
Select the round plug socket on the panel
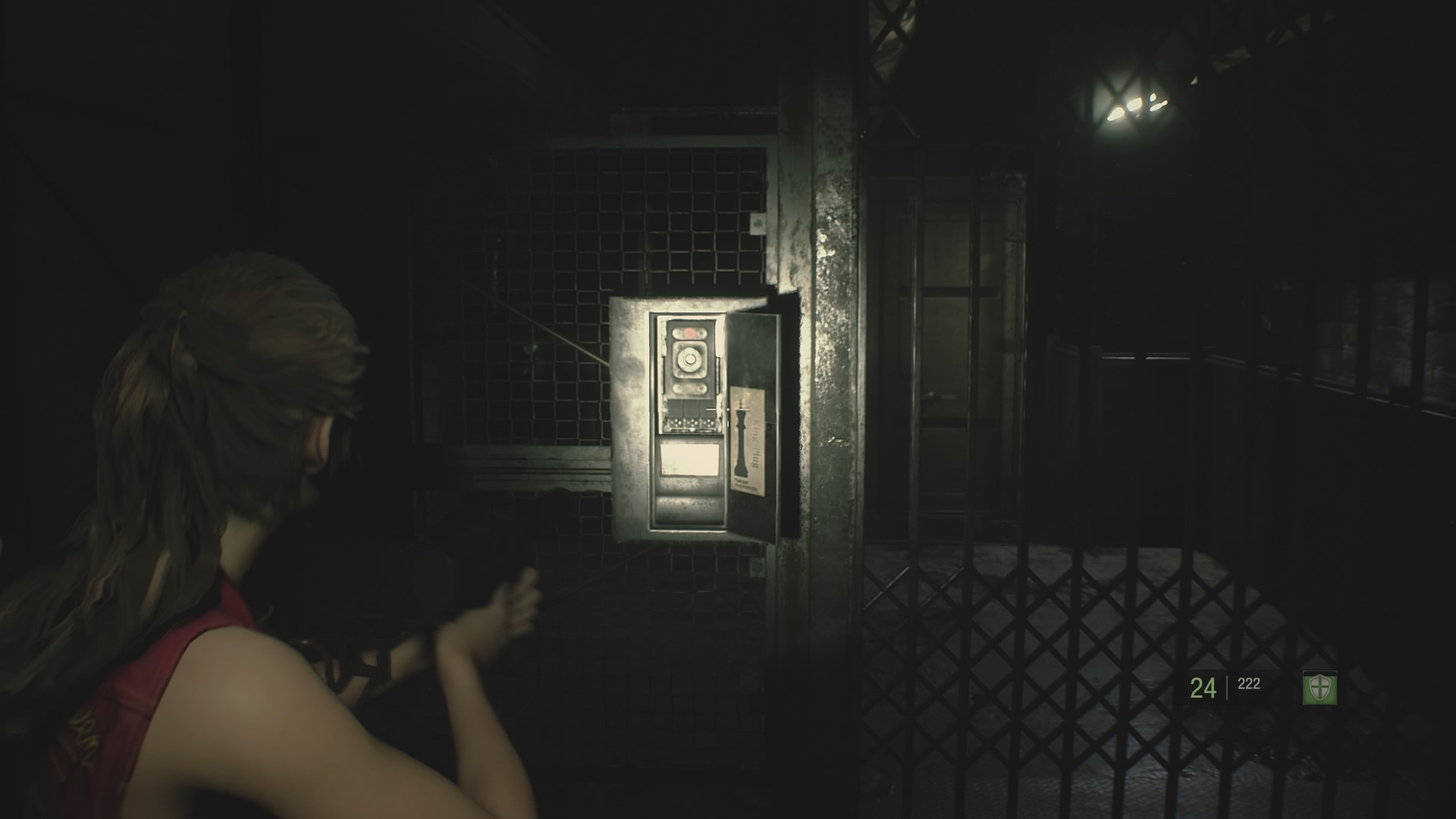689,359
